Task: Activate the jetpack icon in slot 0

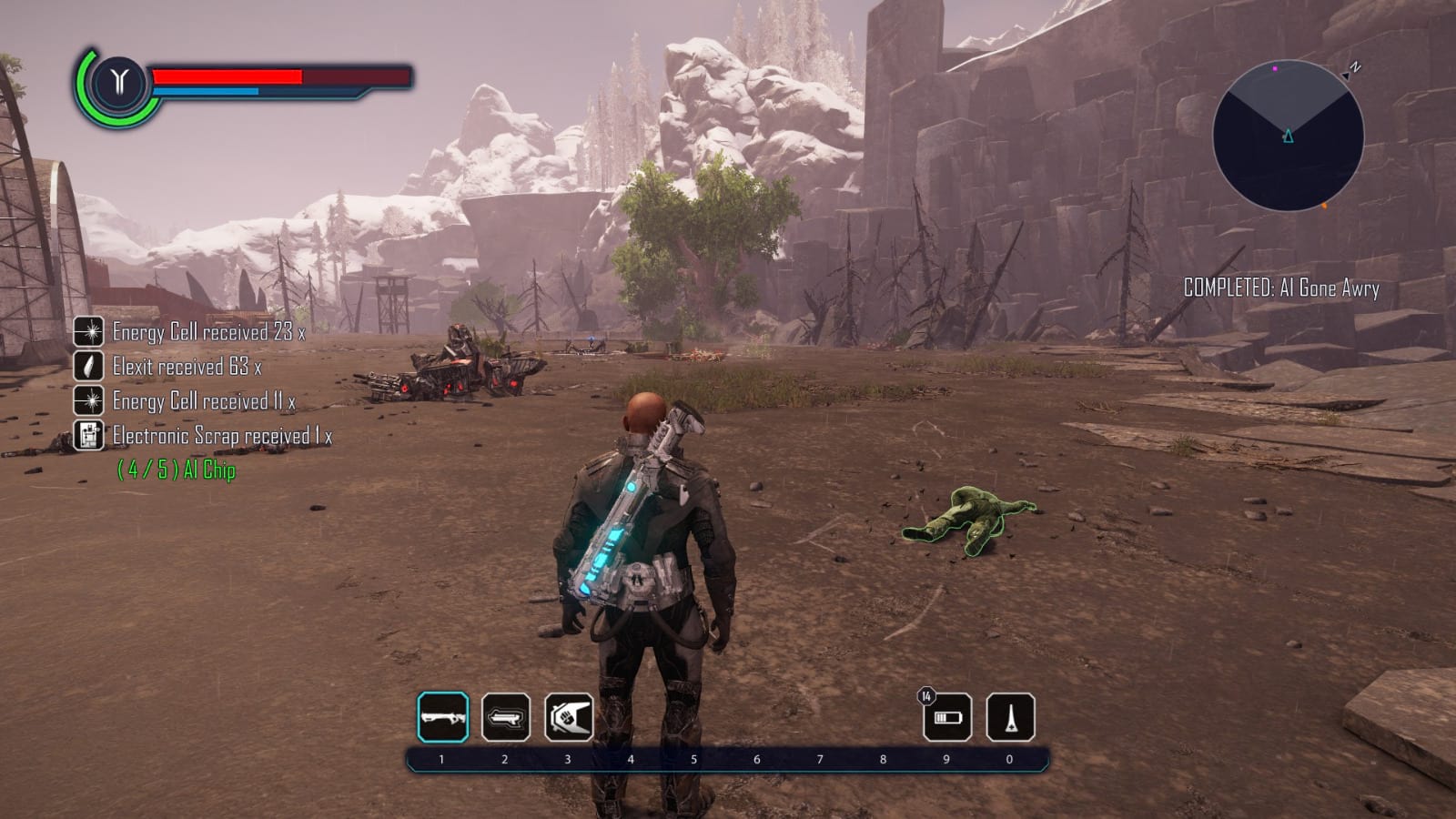Action: coord(1012,718)
